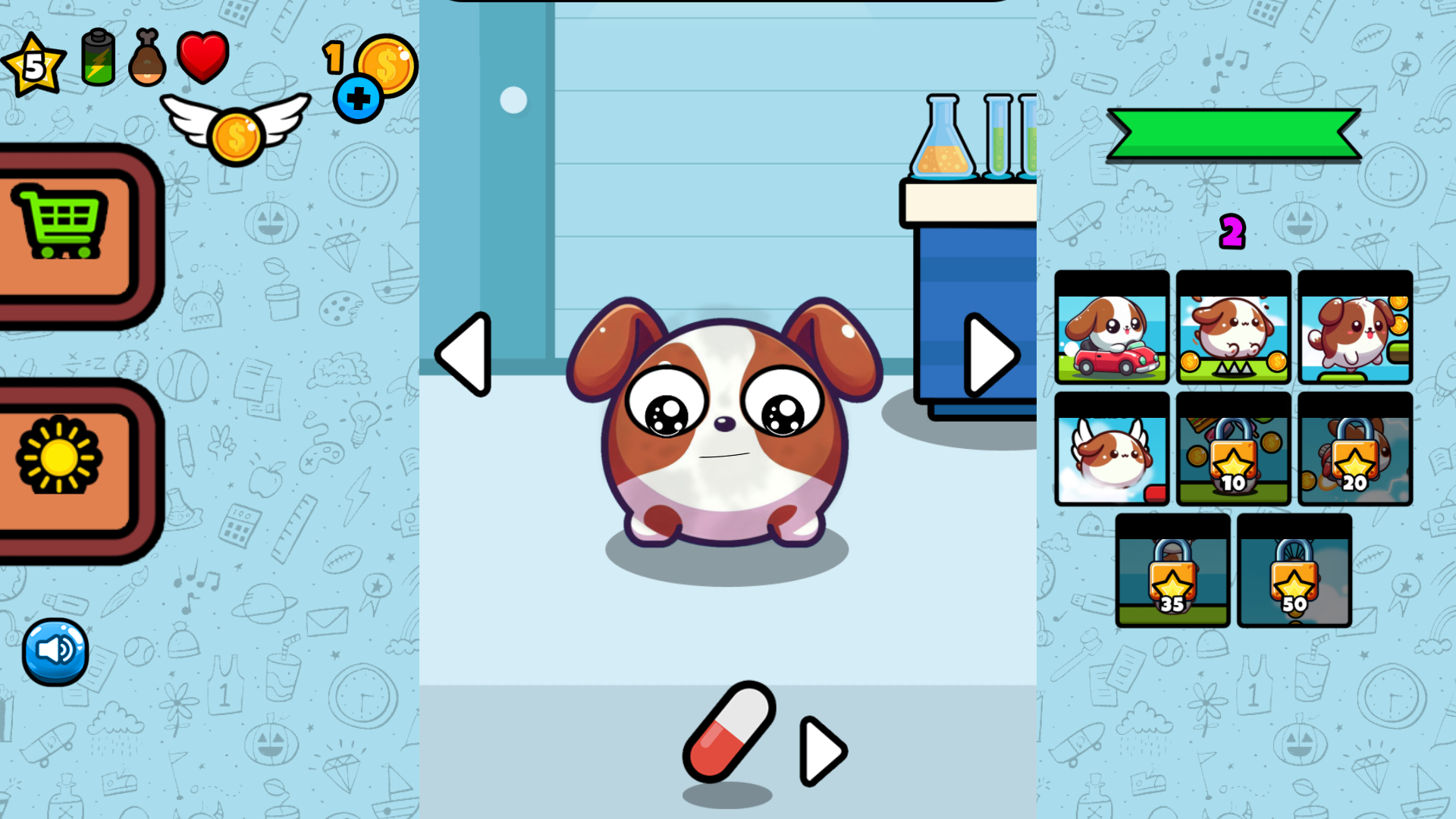Open the car driving minigame
The image size is (1456, 819).
(x=1111, y=328)
